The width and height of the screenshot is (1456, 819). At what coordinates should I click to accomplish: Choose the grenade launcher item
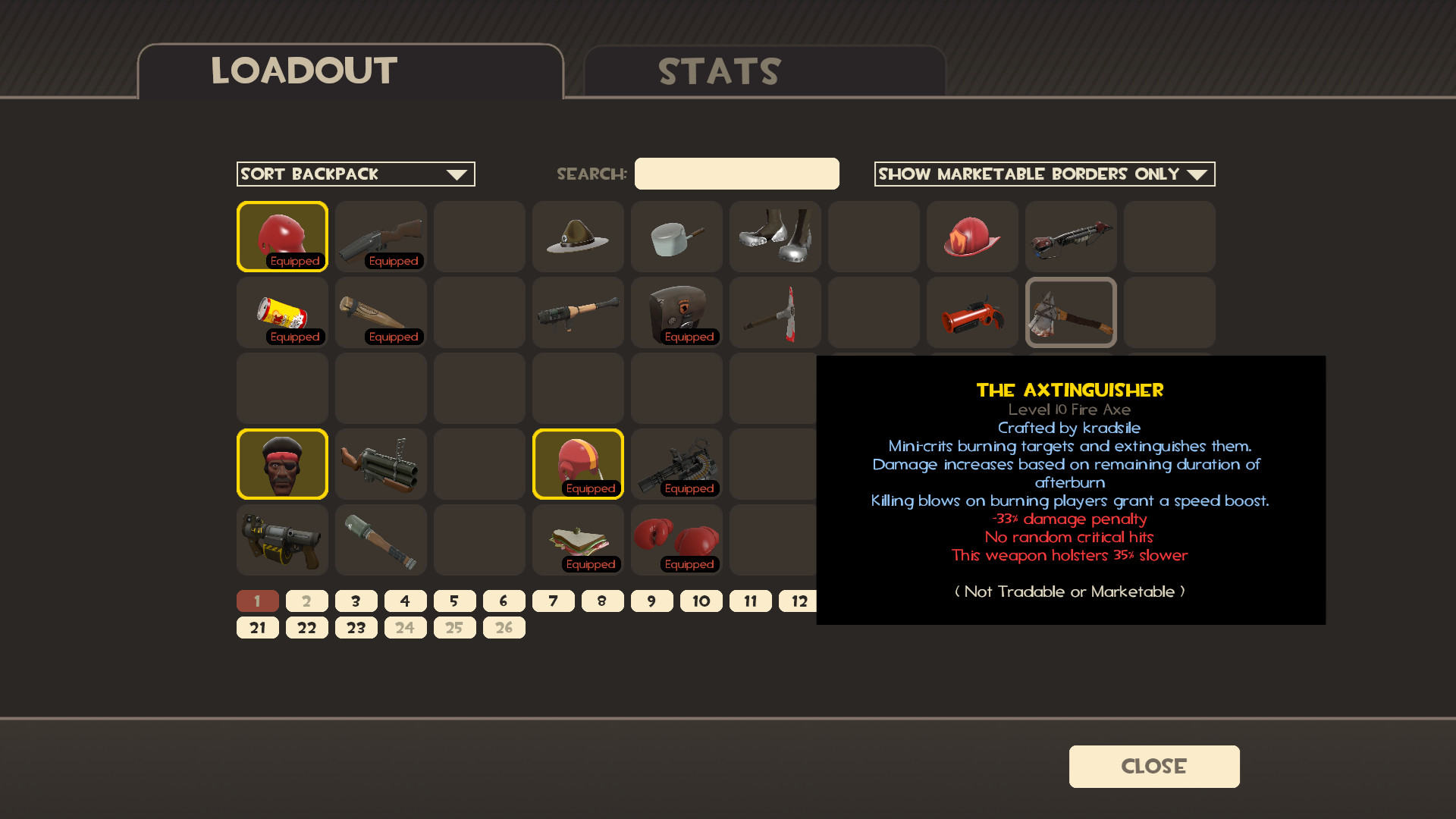pos(381,463)
